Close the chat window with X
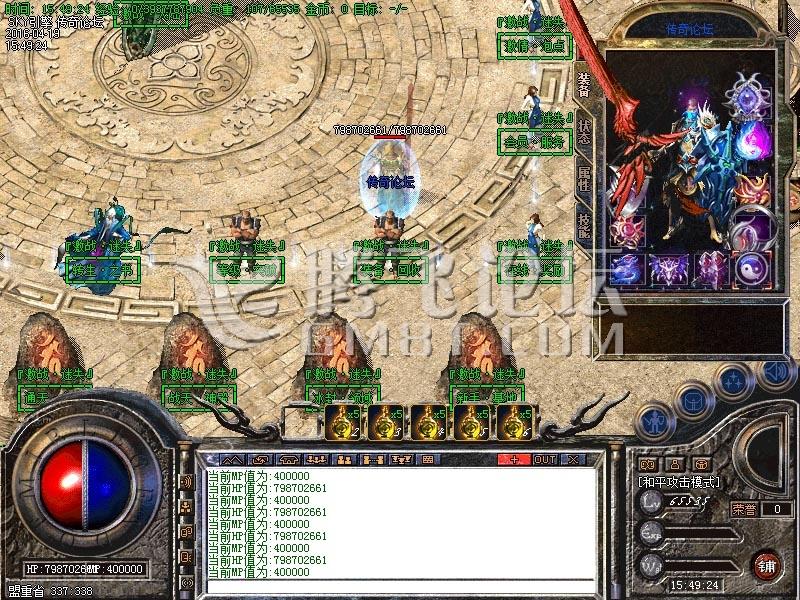Screen dimensions: 800x600 point(574,459)
